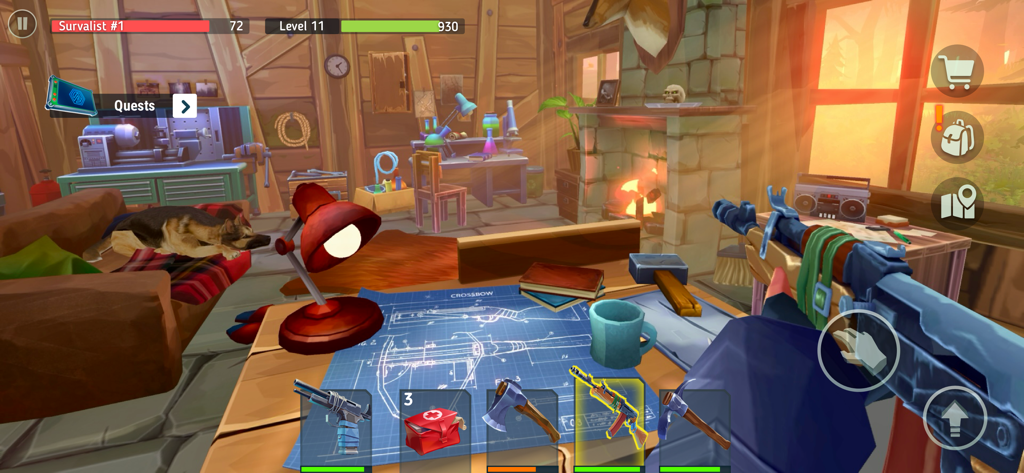Expand the Quests panel arrow
The image size is (1024, 473).
click(x=184, y=106)
